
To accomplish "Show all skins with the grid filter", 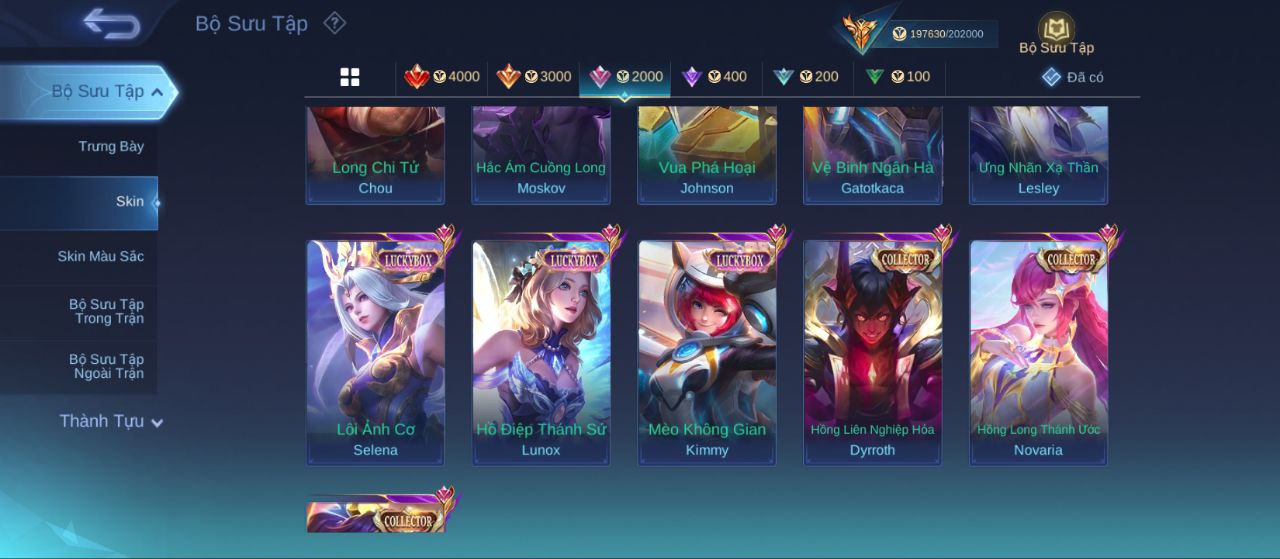I will [350, 77].
